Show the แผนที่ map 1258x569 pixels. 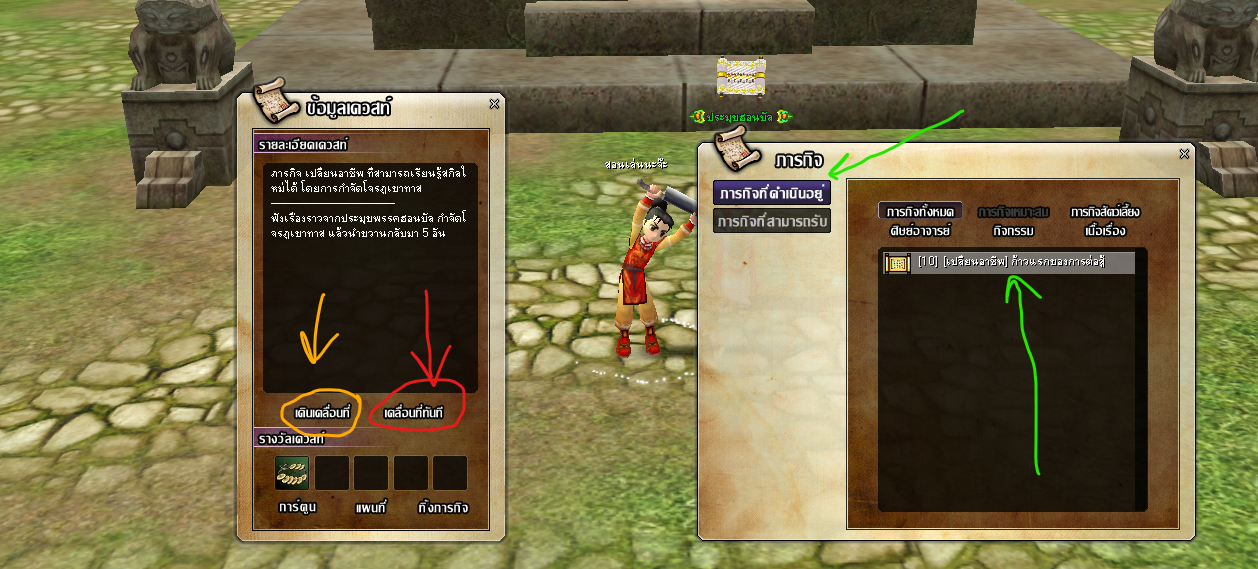tap(370, 507)
